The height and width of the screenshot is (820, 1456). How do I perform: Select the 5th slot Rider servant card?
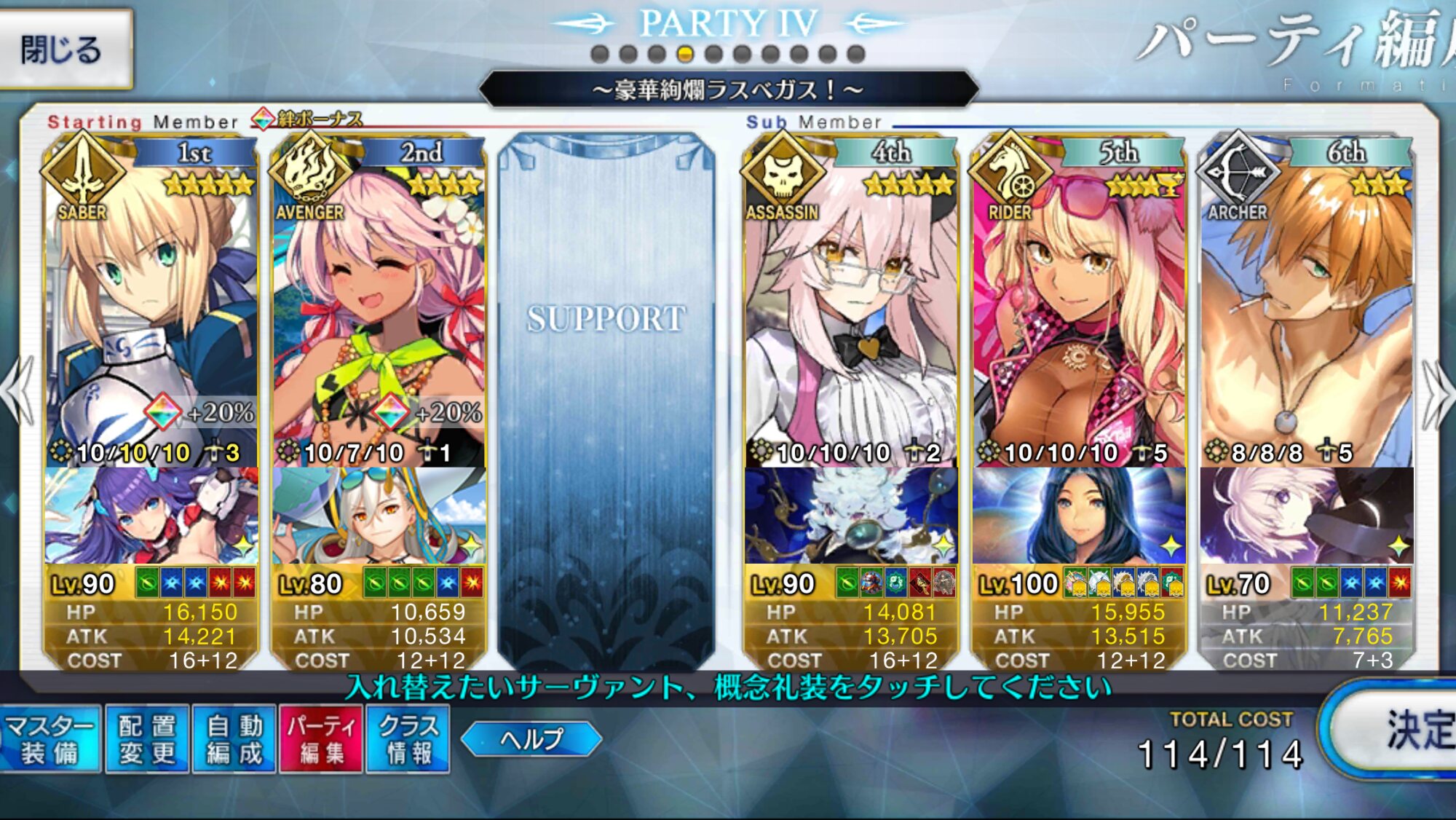pyautogui.click(x=1079, y=306)
